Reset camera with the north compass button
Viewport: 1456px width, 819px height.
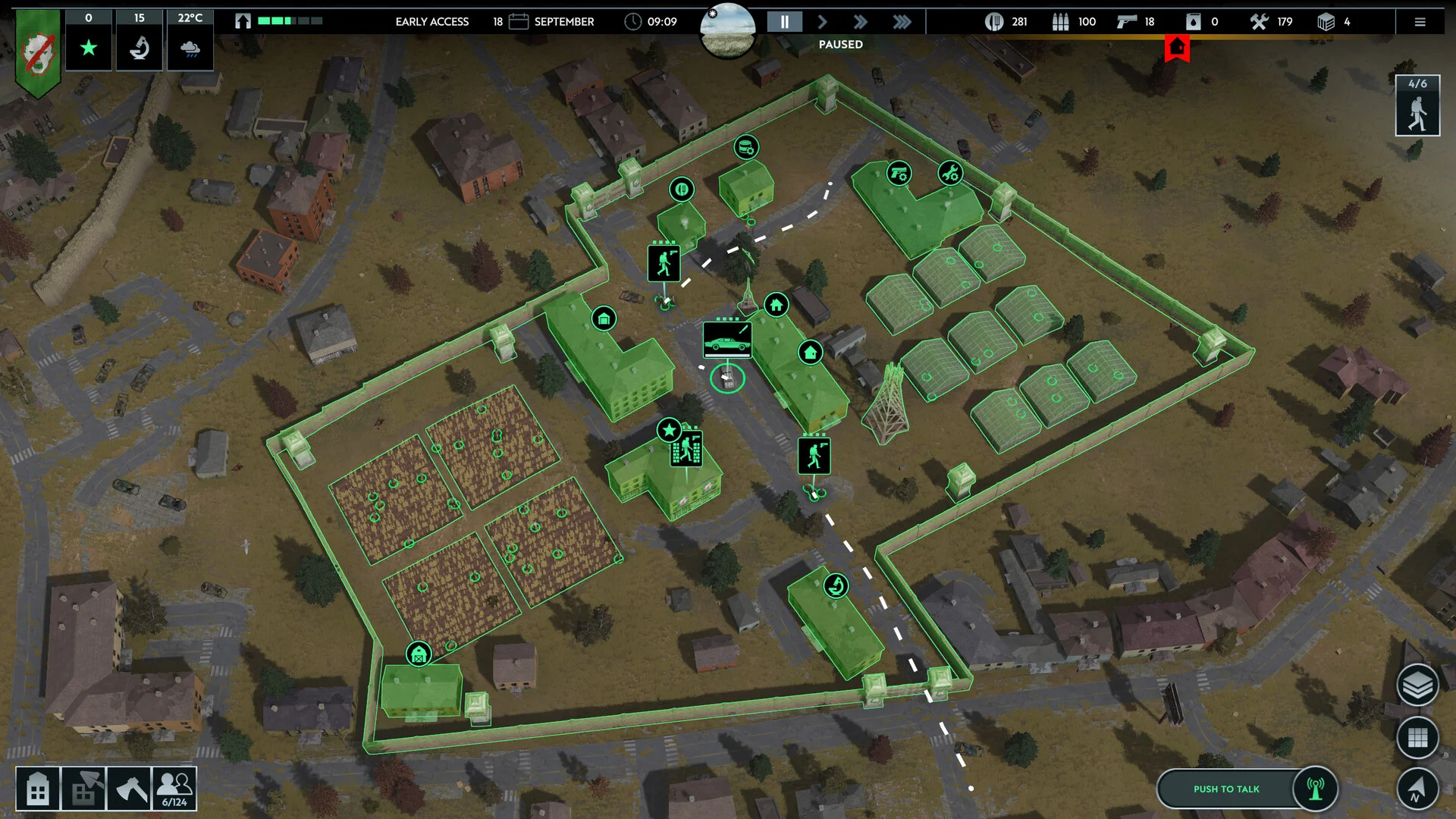click(1417, 788)
